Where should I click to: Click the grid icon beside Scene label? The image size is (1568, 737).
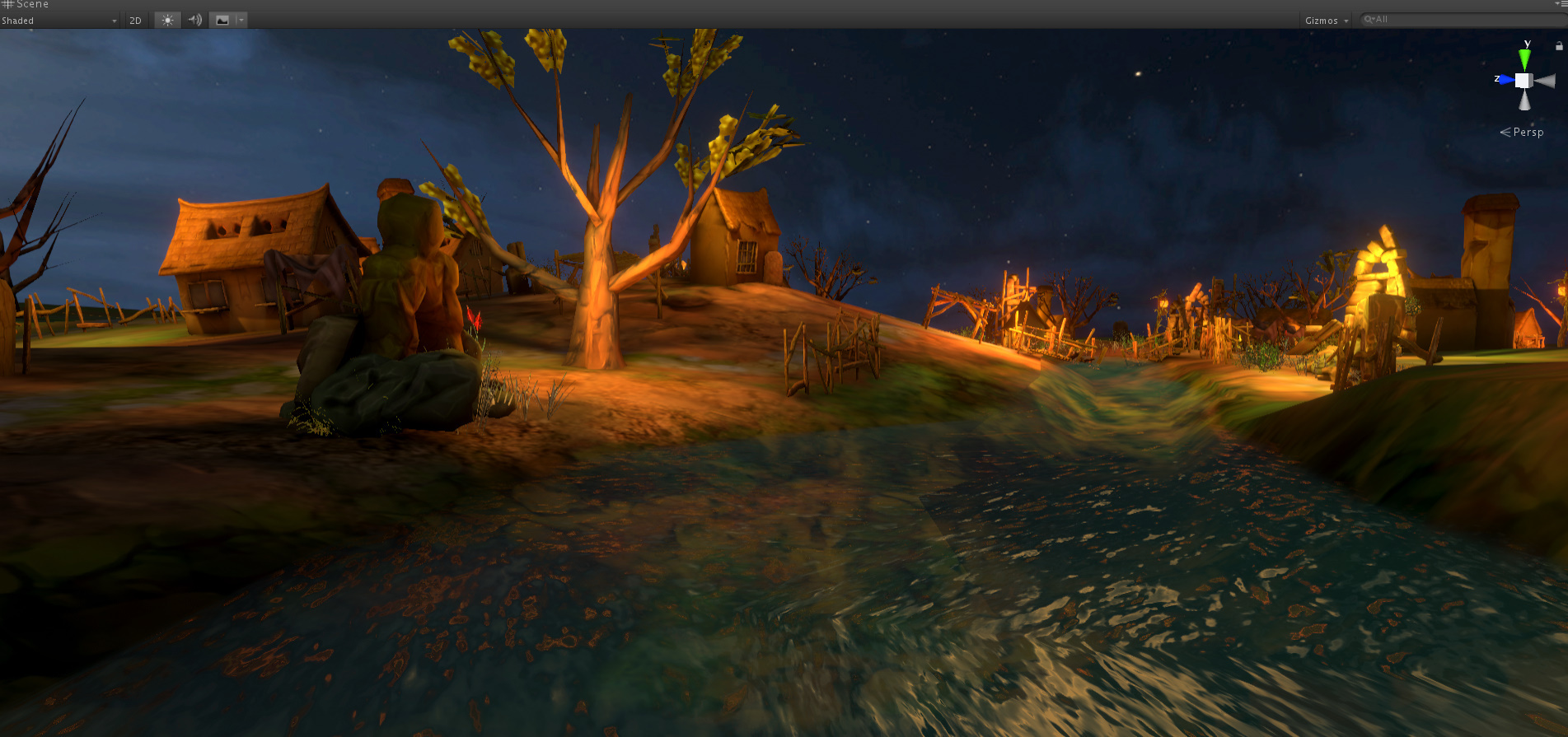pyautogui.click(x=7, y=4)
